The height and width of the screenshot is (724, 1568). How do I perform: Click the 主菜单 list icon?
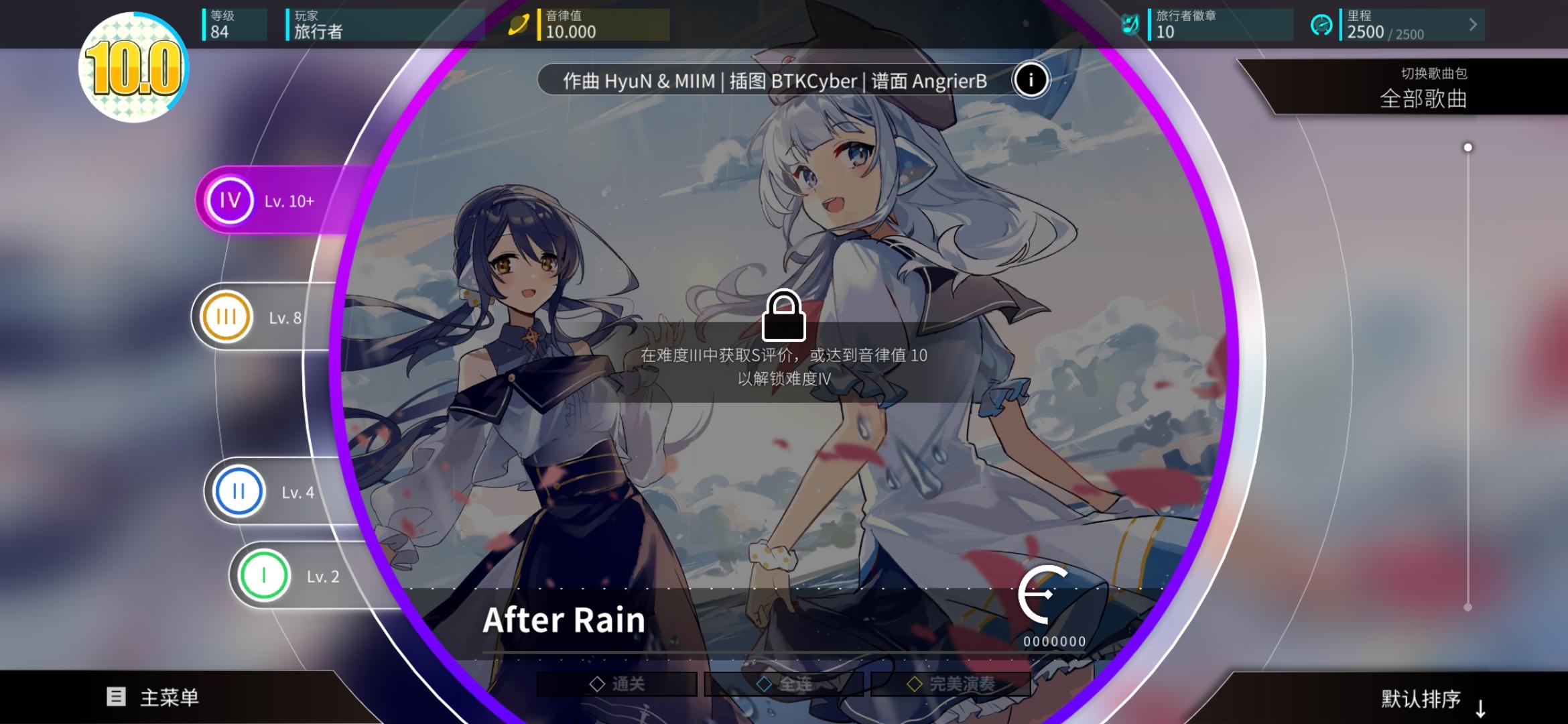pyautogui.click(x=116, y=696)
